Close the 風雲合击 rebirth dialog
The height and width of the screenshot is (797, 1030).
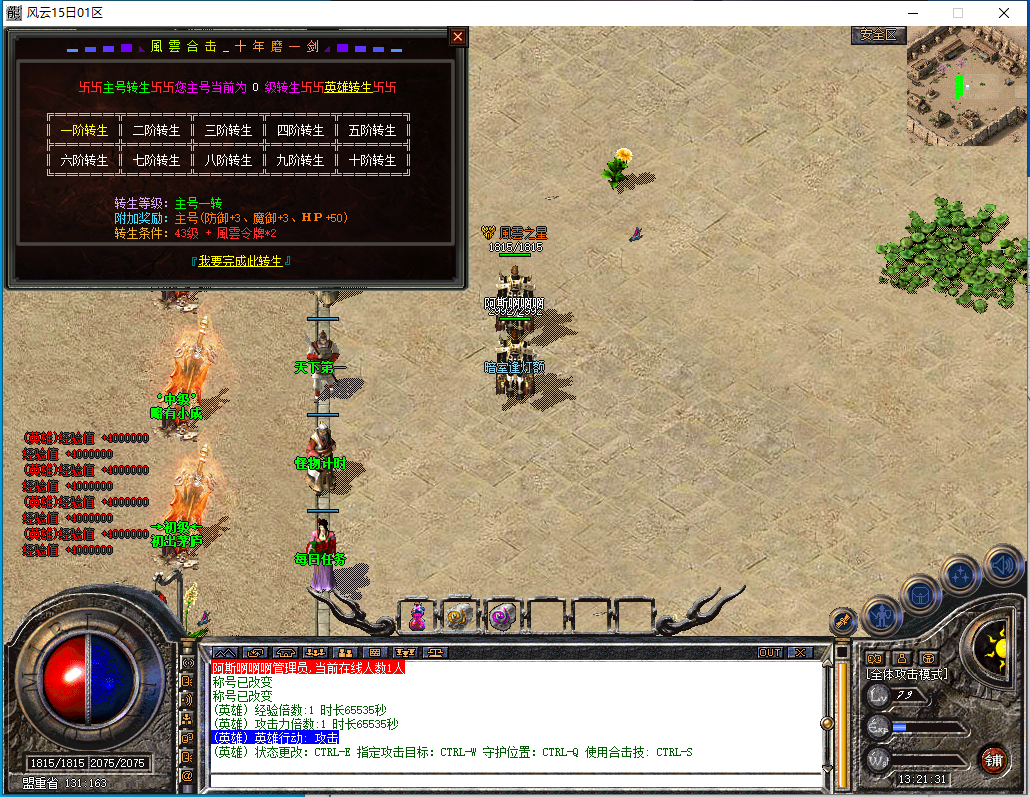coord(458,37)
